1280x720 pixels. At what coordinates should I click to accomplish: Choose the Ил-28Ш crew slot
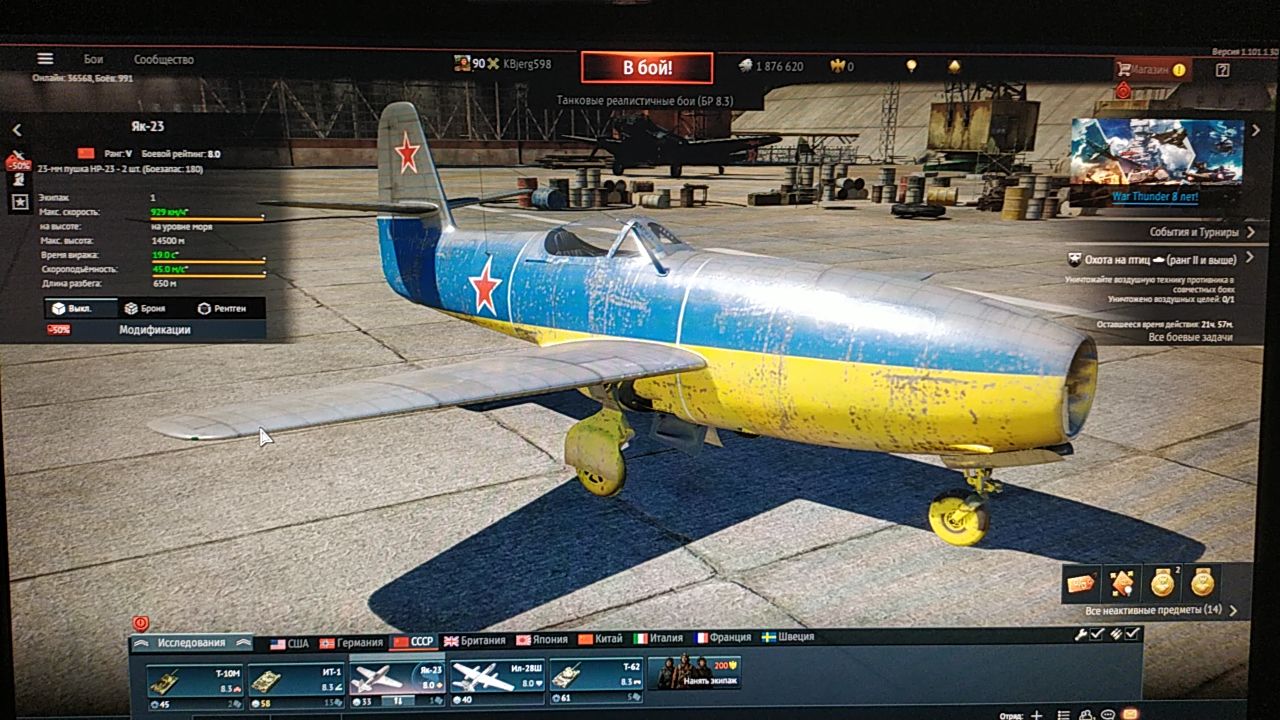click(496, 677)
